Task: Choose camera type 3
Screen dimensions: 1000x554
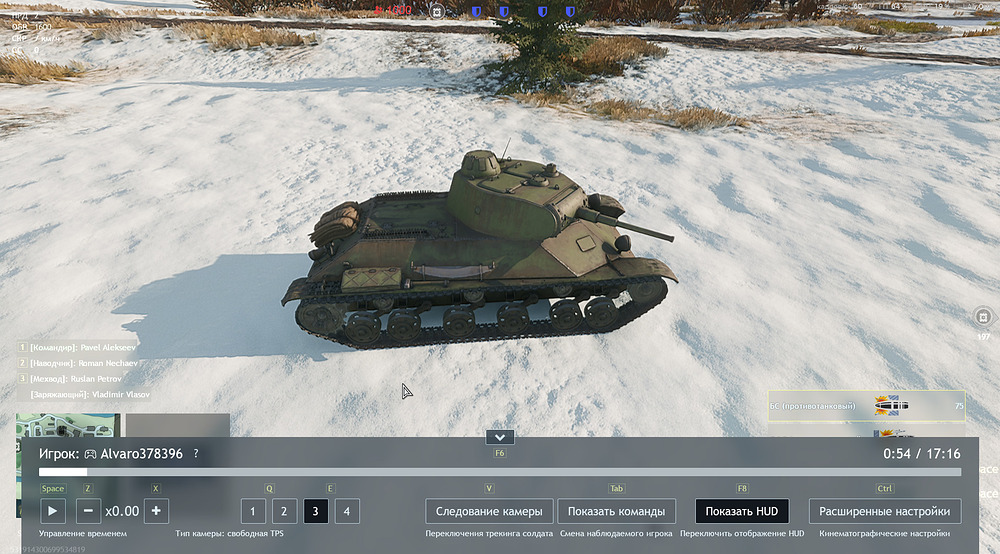Action: (315, 511)
